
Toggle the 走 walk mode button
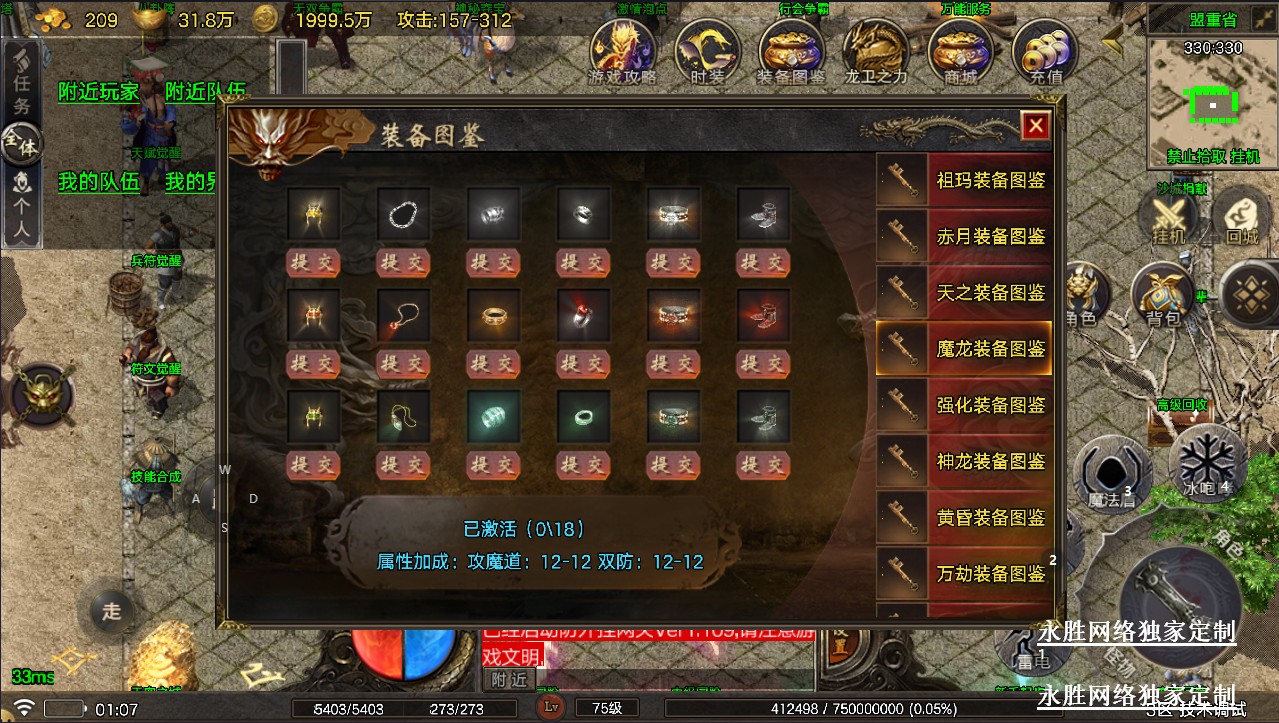click(111, 609)
